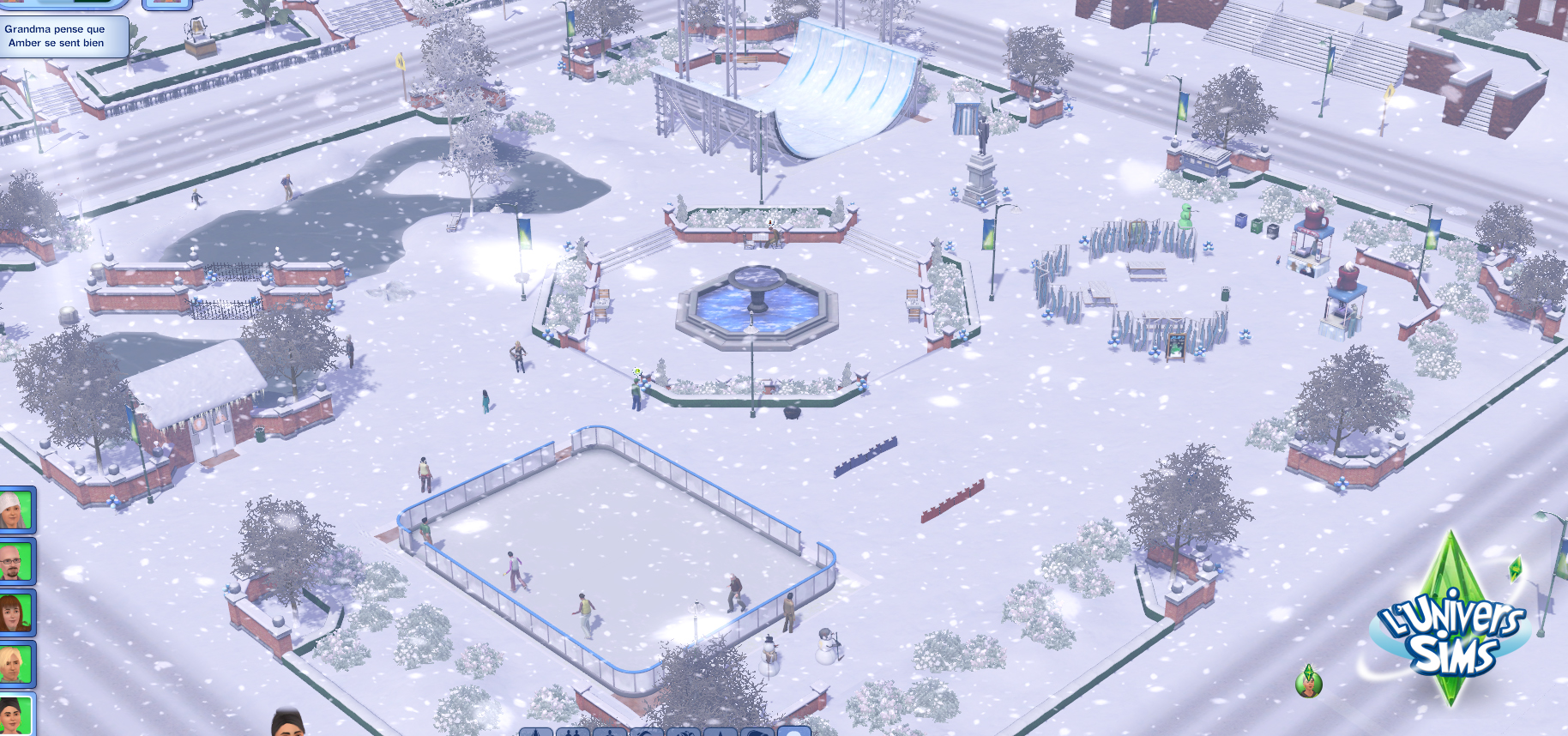Select the blonde-haired sim portrait

[16, 664]
